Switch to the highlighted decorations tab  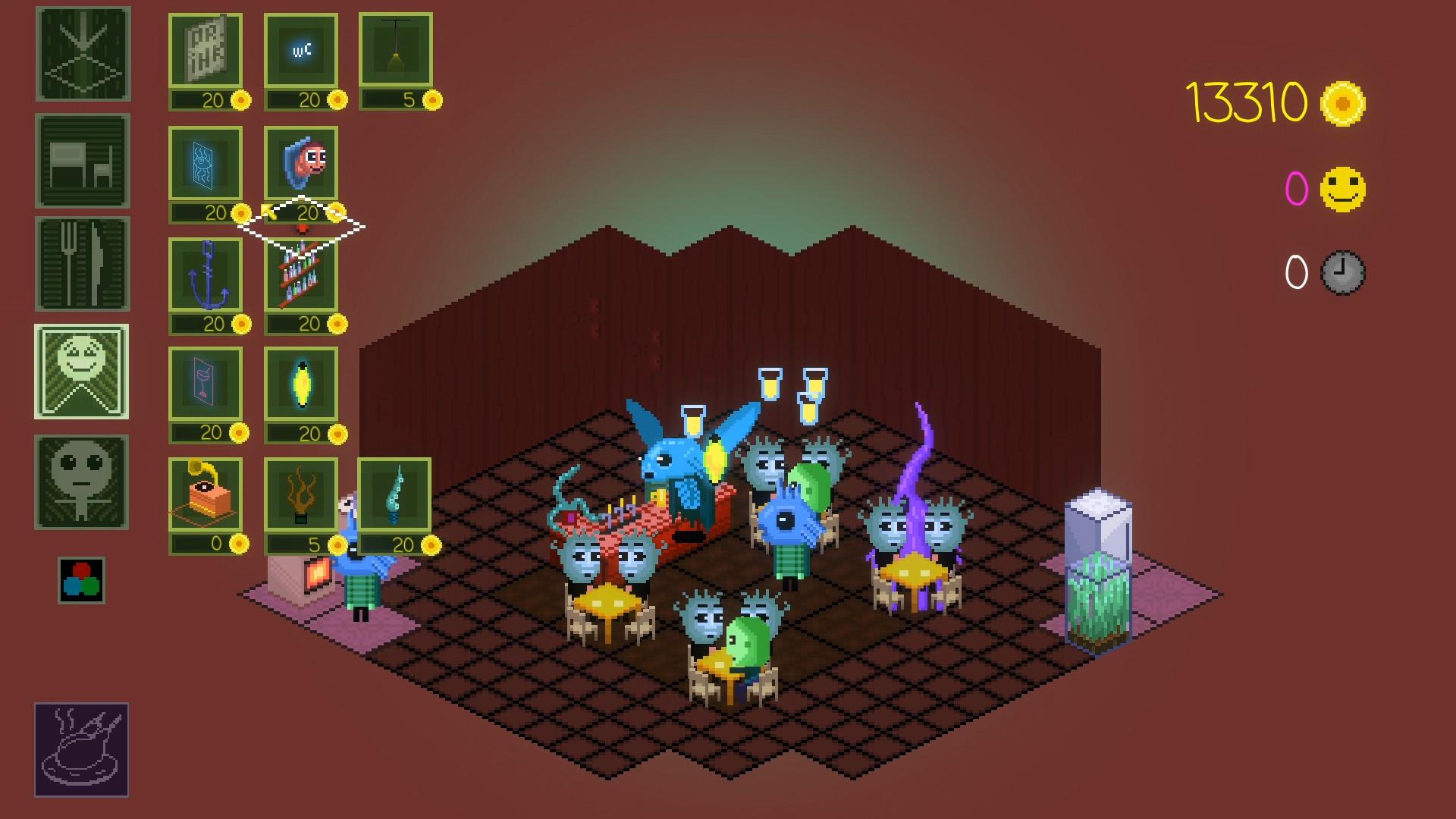(82, 373)
